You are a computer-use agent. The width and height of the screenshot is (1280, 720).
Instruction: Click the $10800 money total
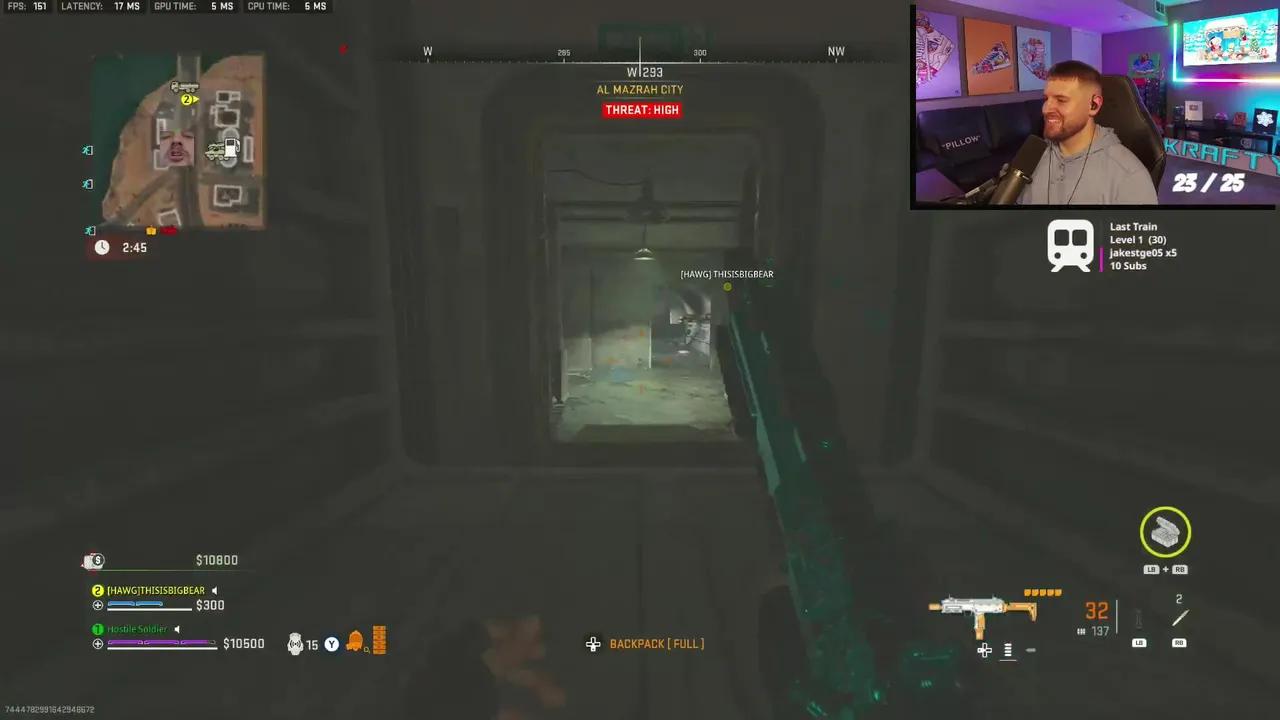tap(217, 560)
